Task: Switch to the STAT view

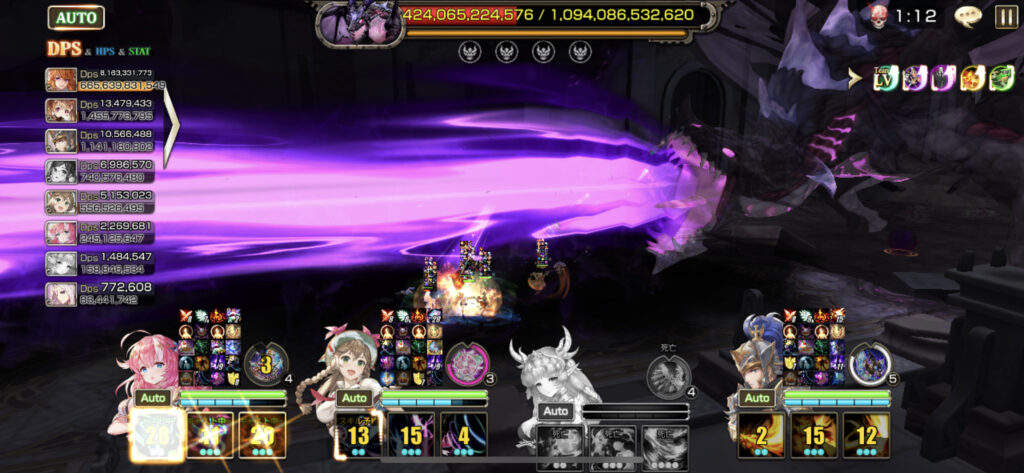Action: coord(139,51)
